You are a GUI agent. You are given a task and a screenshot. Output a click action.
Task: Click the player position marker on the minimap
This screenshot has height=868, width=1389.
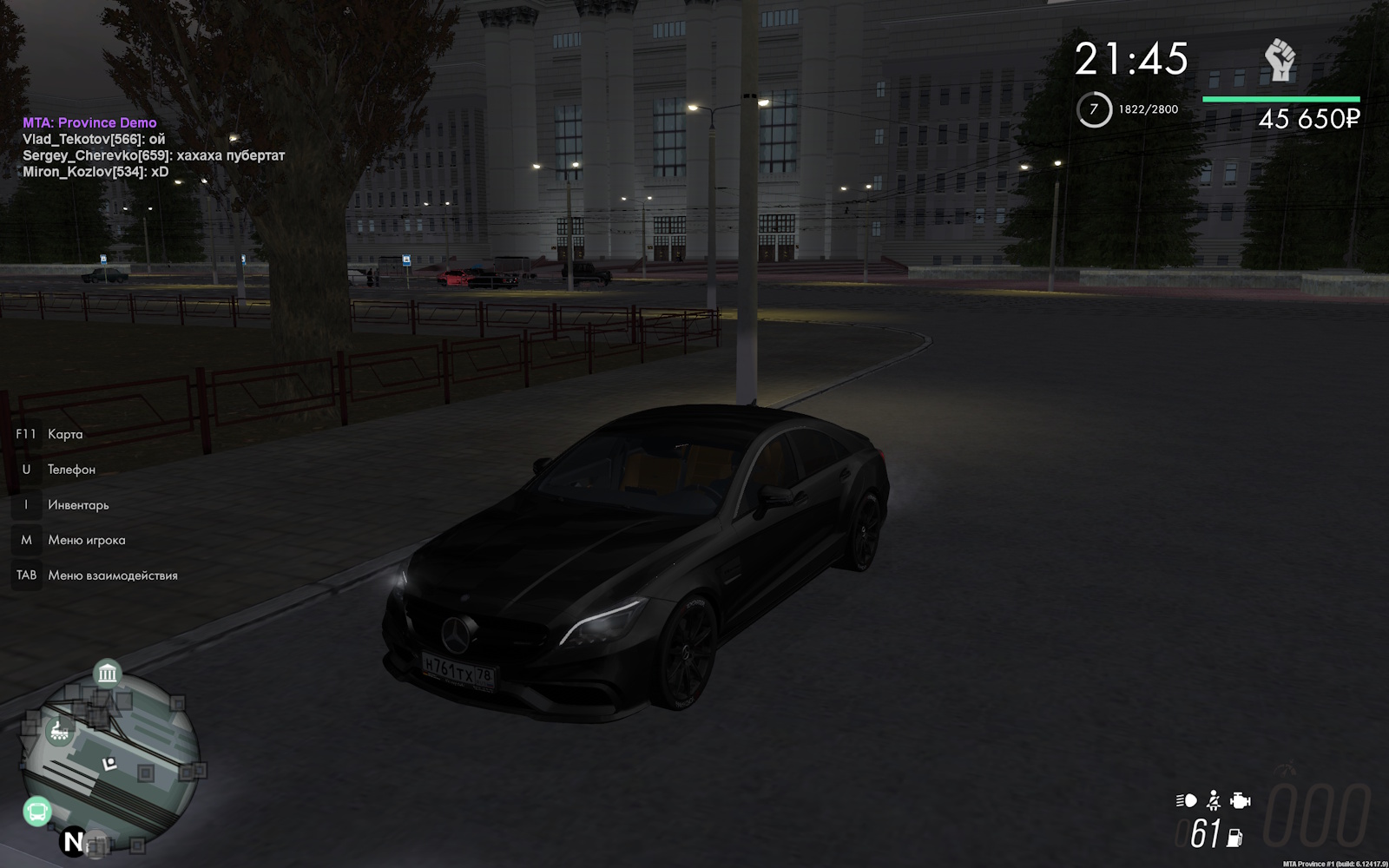click(x=109, y=765)
